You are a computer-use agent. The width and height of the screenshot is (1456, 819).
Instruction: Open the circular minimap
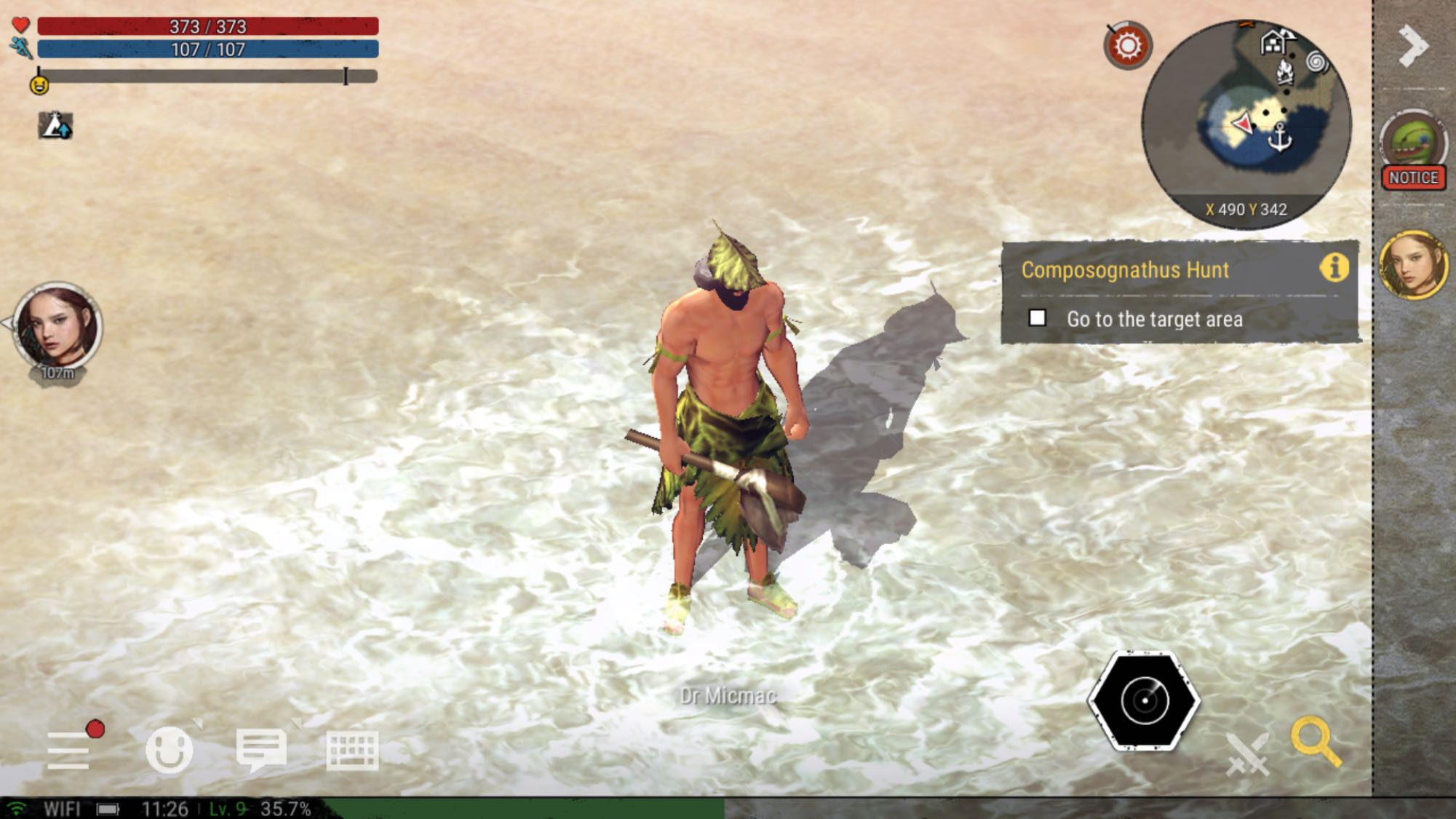(1246, 124)
